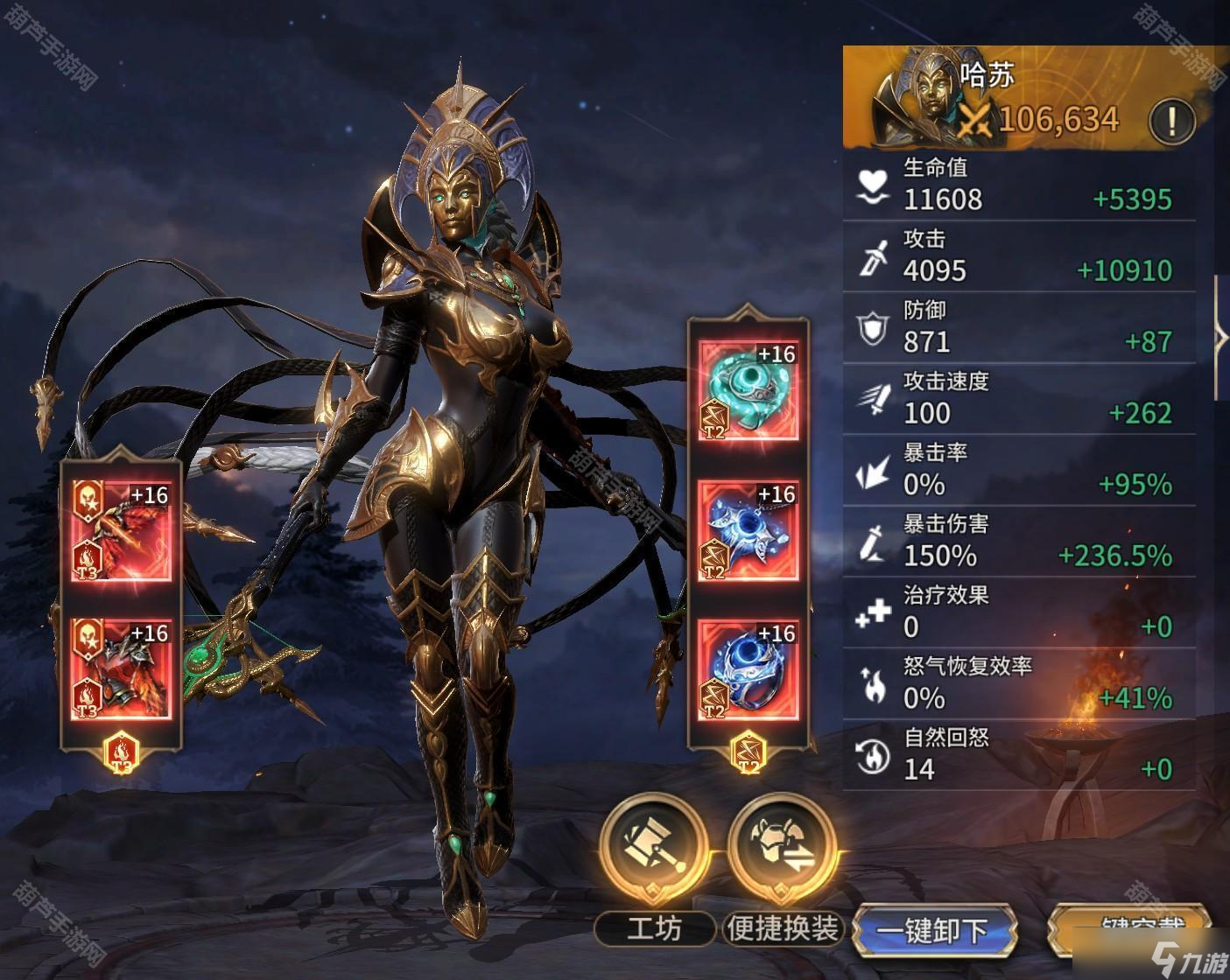
Task: Select the red armor equipment slot +16
Action: click(121, 668)
